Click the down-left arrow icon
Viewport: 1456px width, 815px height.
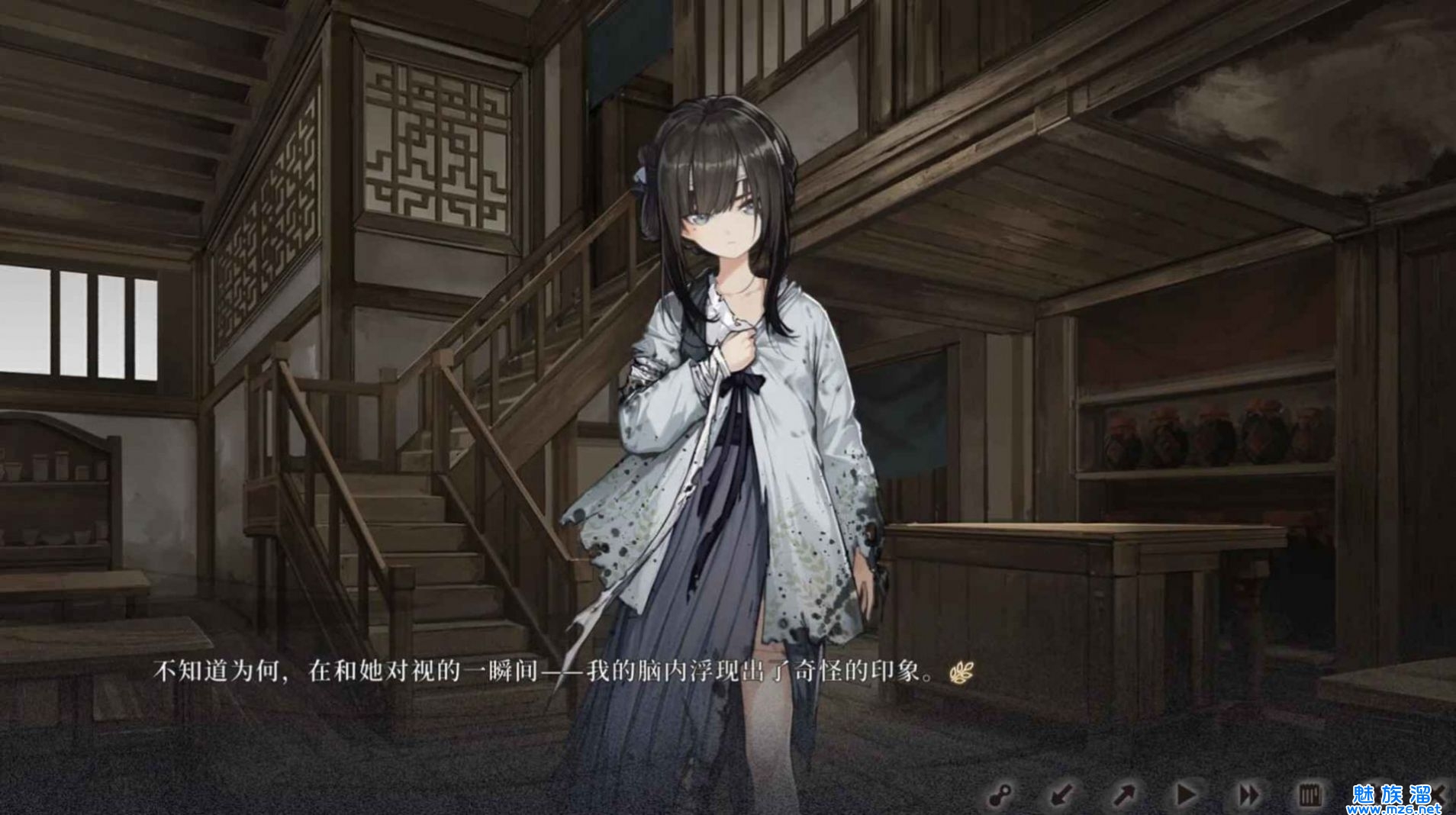click(1061, 795)
